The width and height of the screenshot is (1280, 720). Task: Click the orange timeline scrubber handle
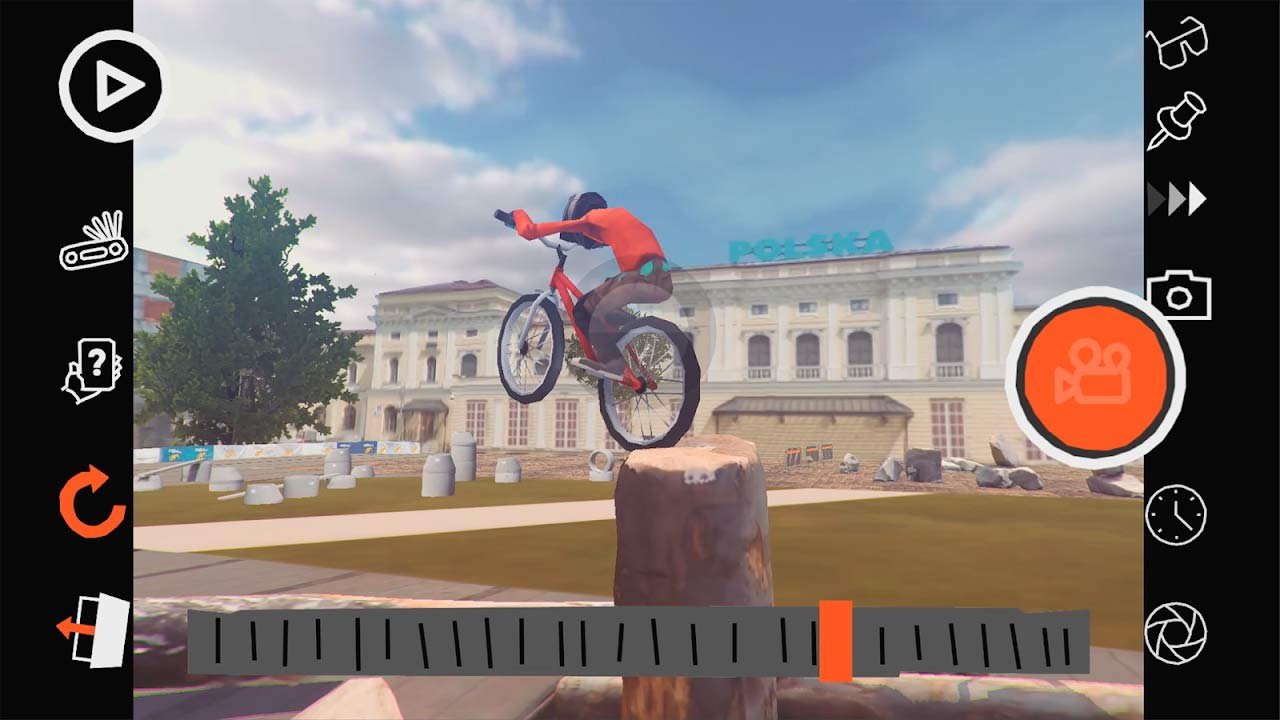tap(835, 641)
